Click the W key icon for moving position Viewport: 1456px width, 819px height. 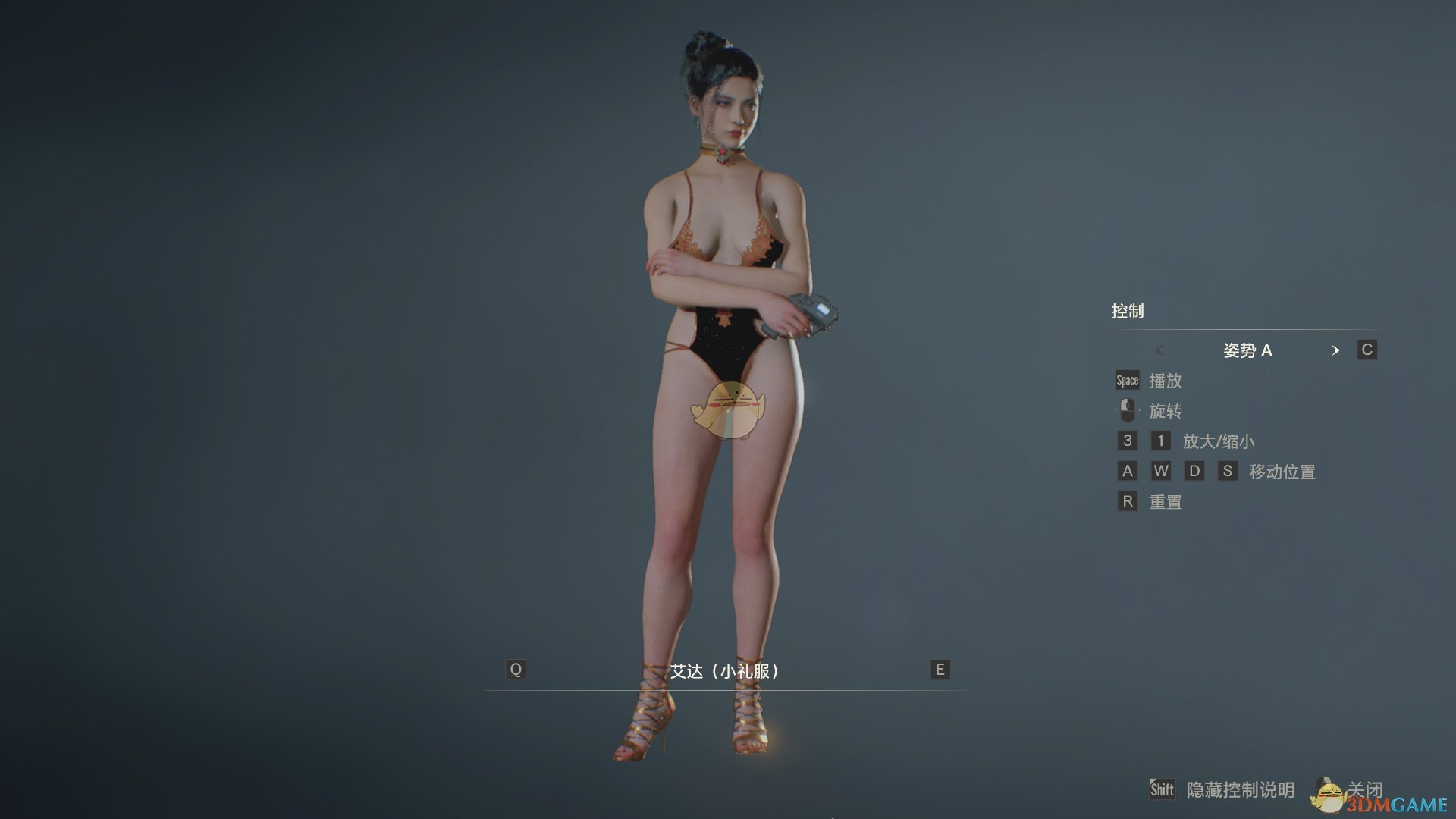tap(1161, 471)
